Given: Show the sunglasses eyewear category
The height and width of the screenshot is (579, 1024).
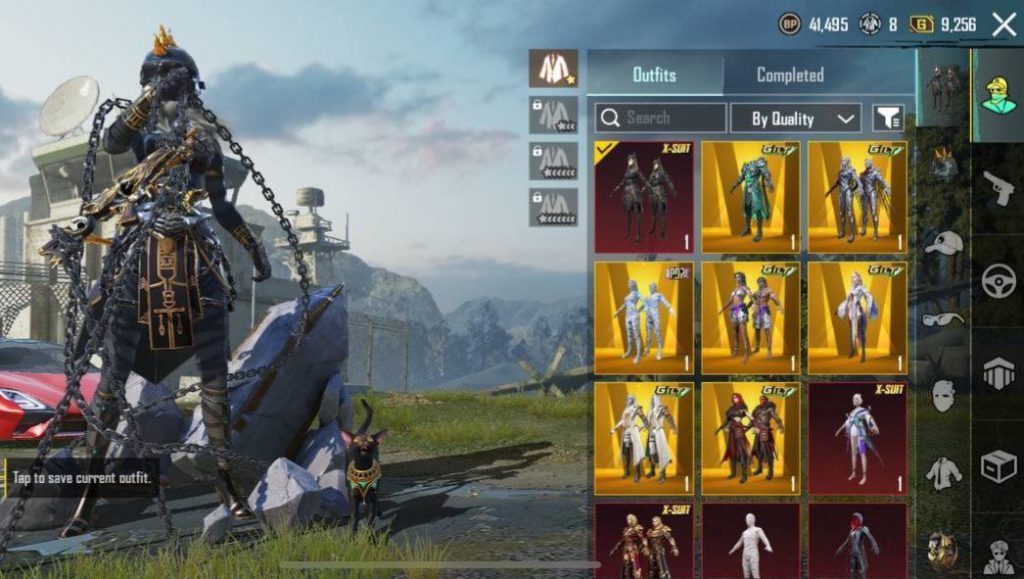Looking at the screenshot, I should click(943, 319).
